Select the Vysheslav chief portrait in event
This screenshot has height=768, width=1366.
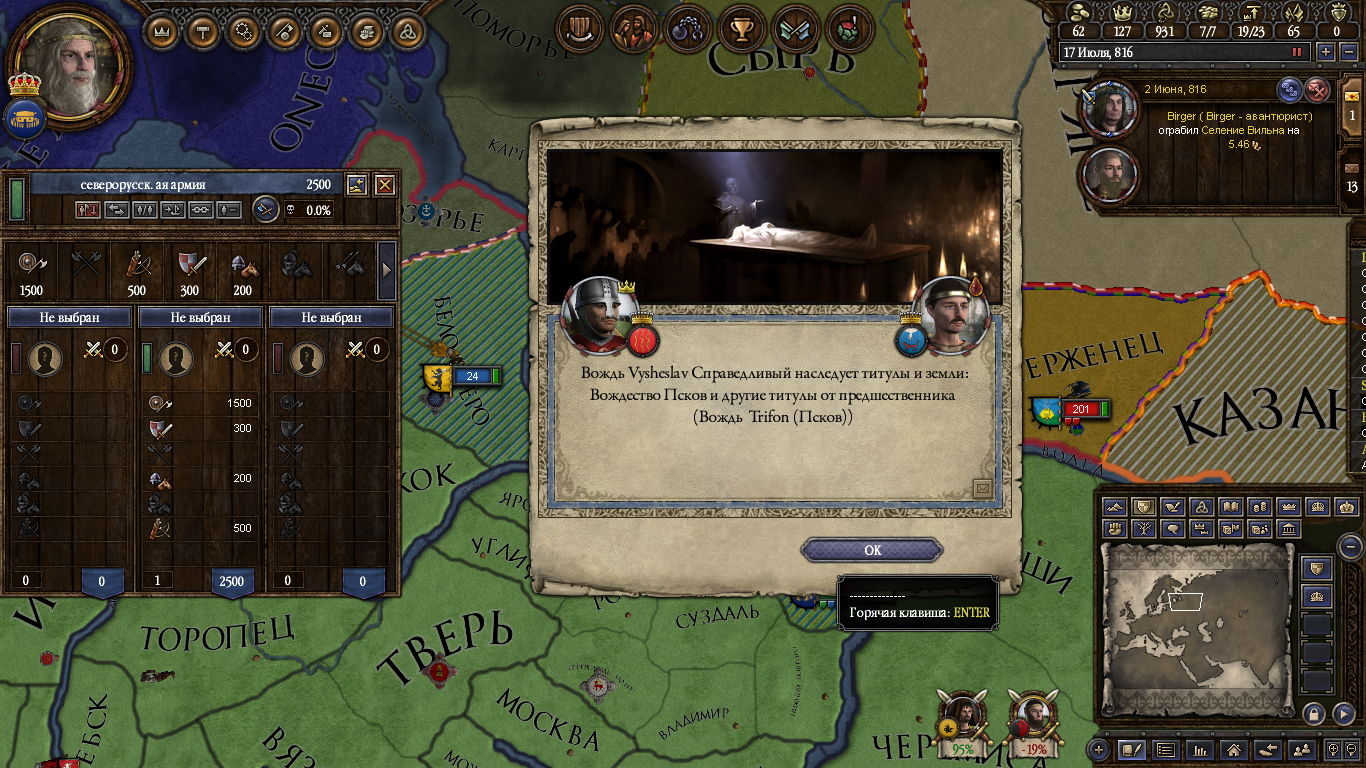point(600,315)
